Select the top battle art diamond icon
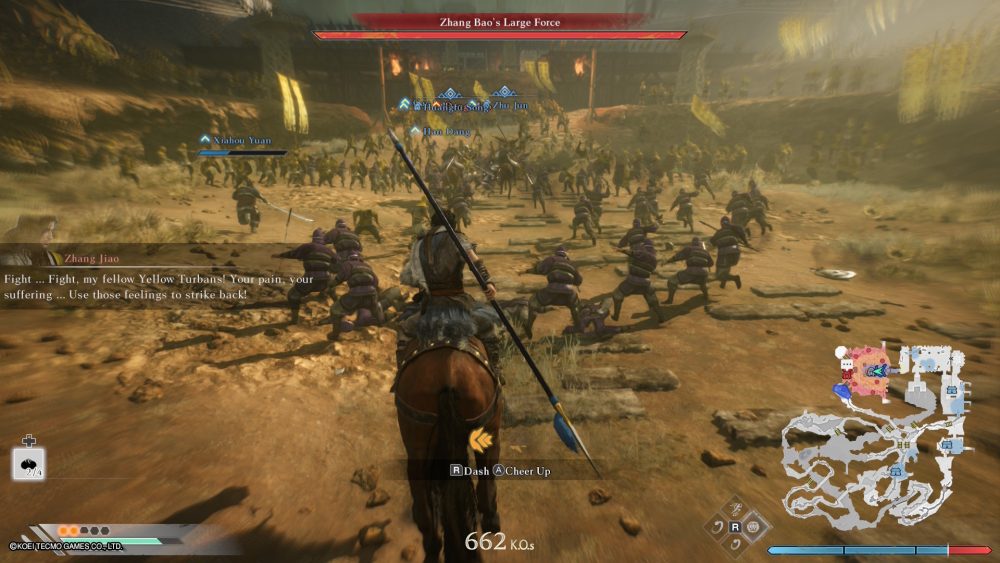Image resolution: width=1000 pixels, height=563 pixels. pyautogui.click(x=735, y=509)
